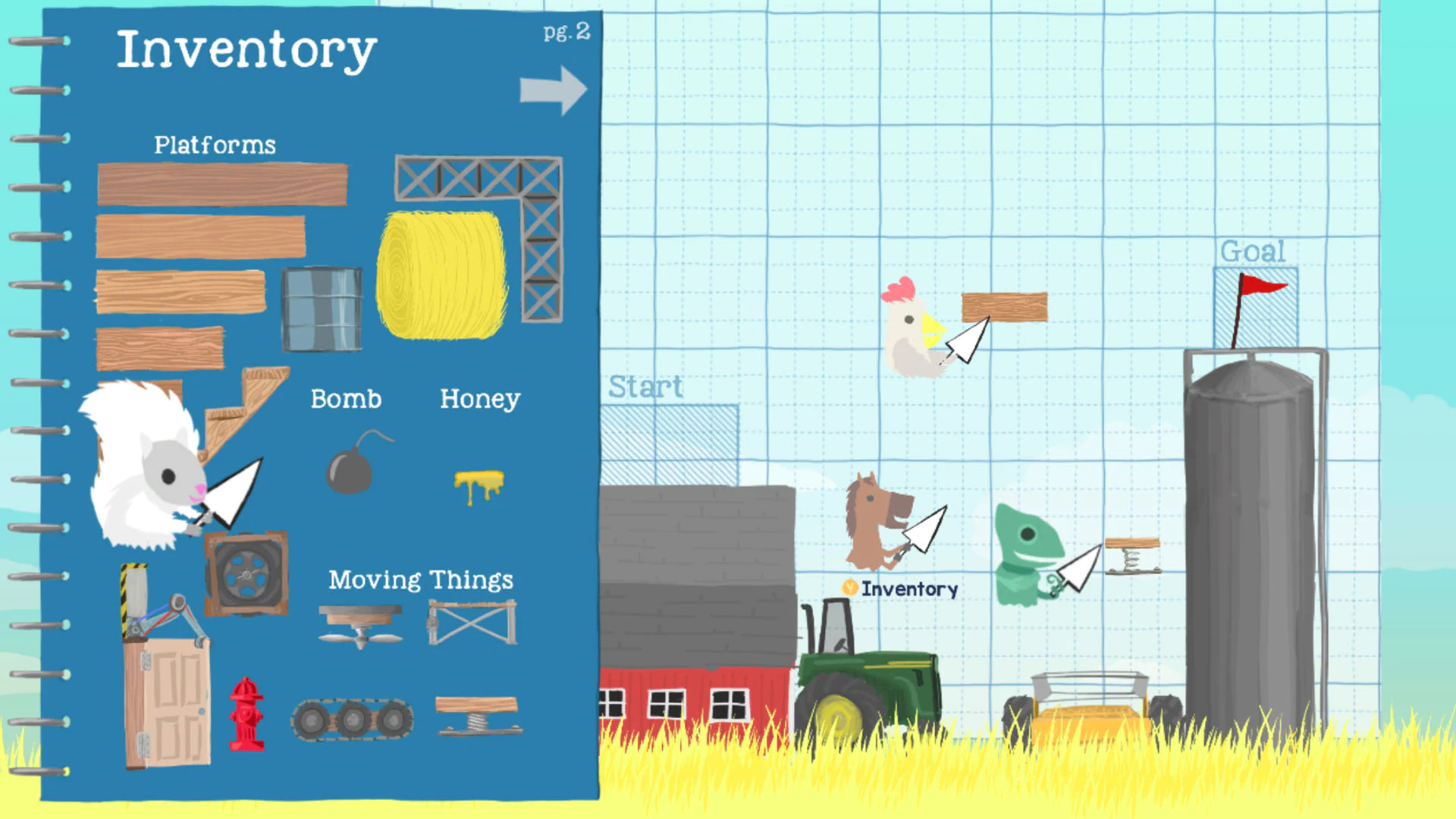Select the ceiling fan propeller platform

point(360,622)
